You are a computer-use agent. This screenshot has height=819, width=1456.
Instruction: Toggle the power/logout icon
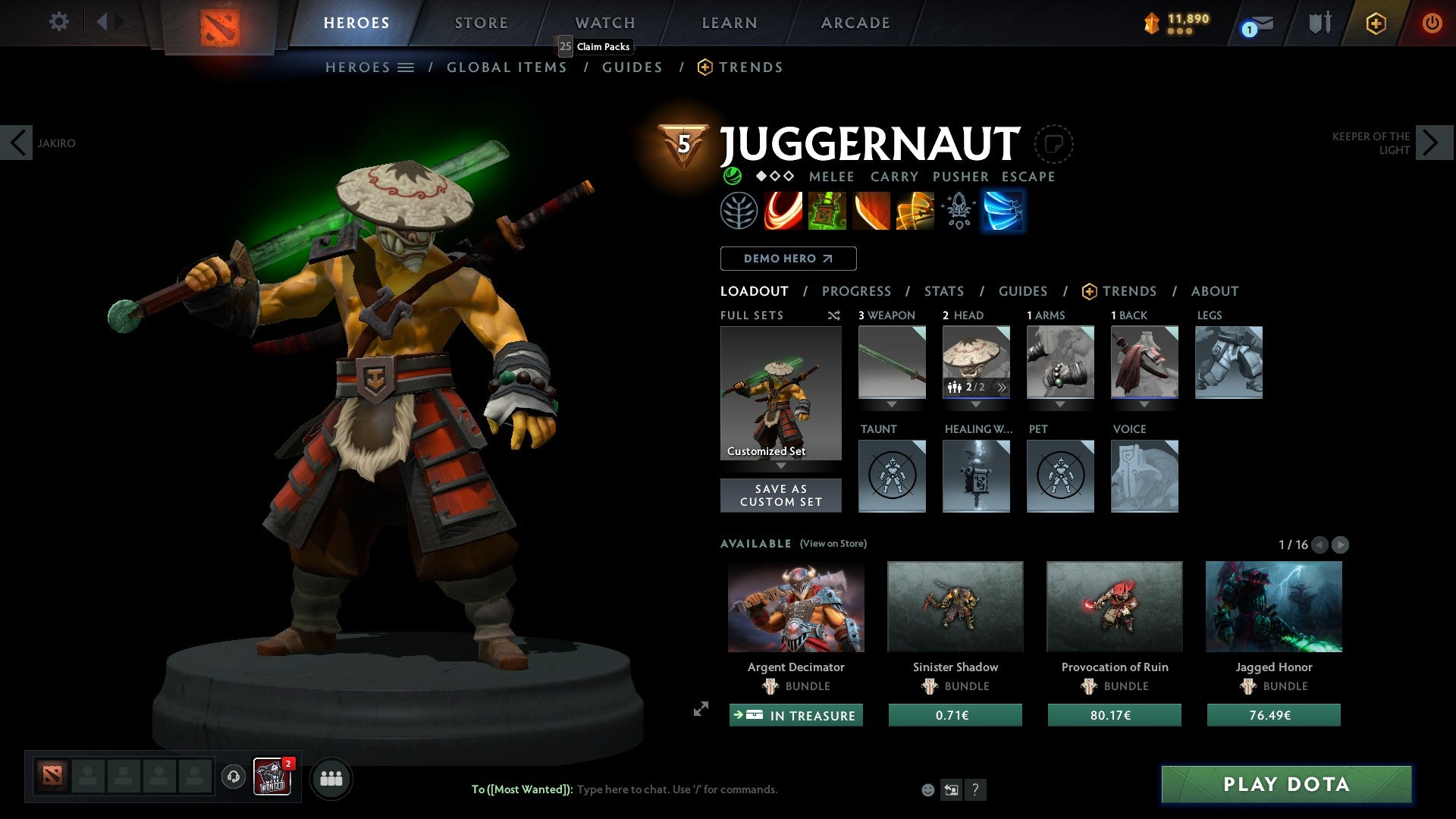click(x=1432, y=23)
